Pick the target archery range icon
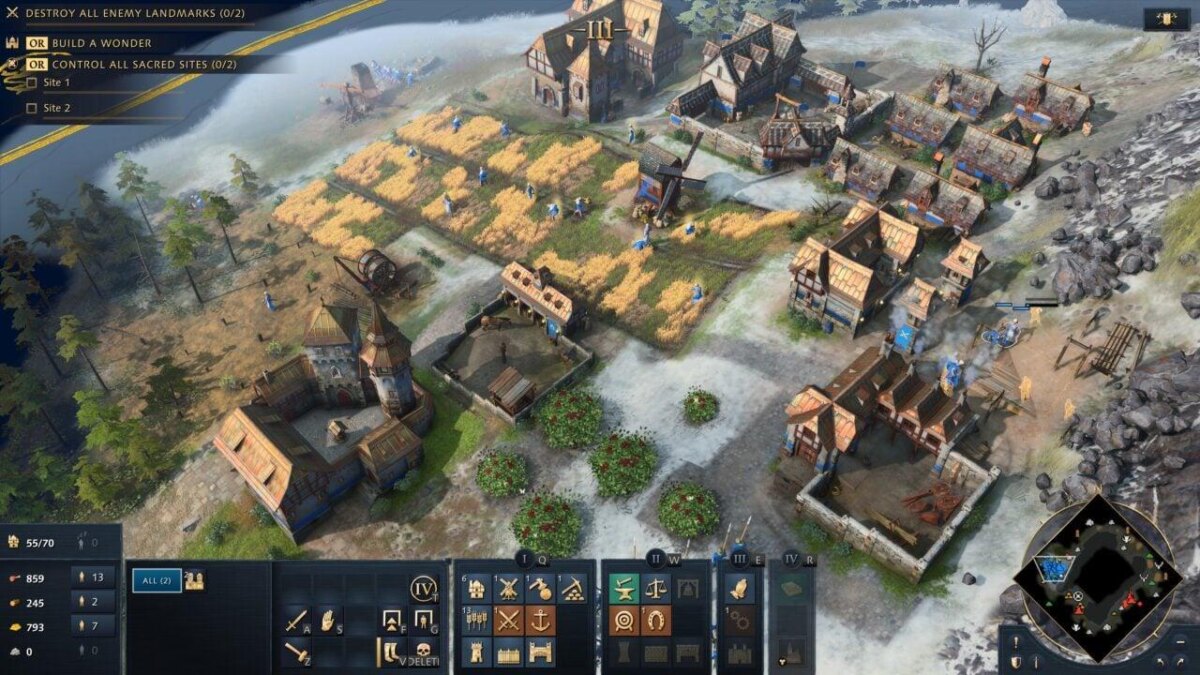The height and width of the screenshot is (675, 1200). pos(624,621)
